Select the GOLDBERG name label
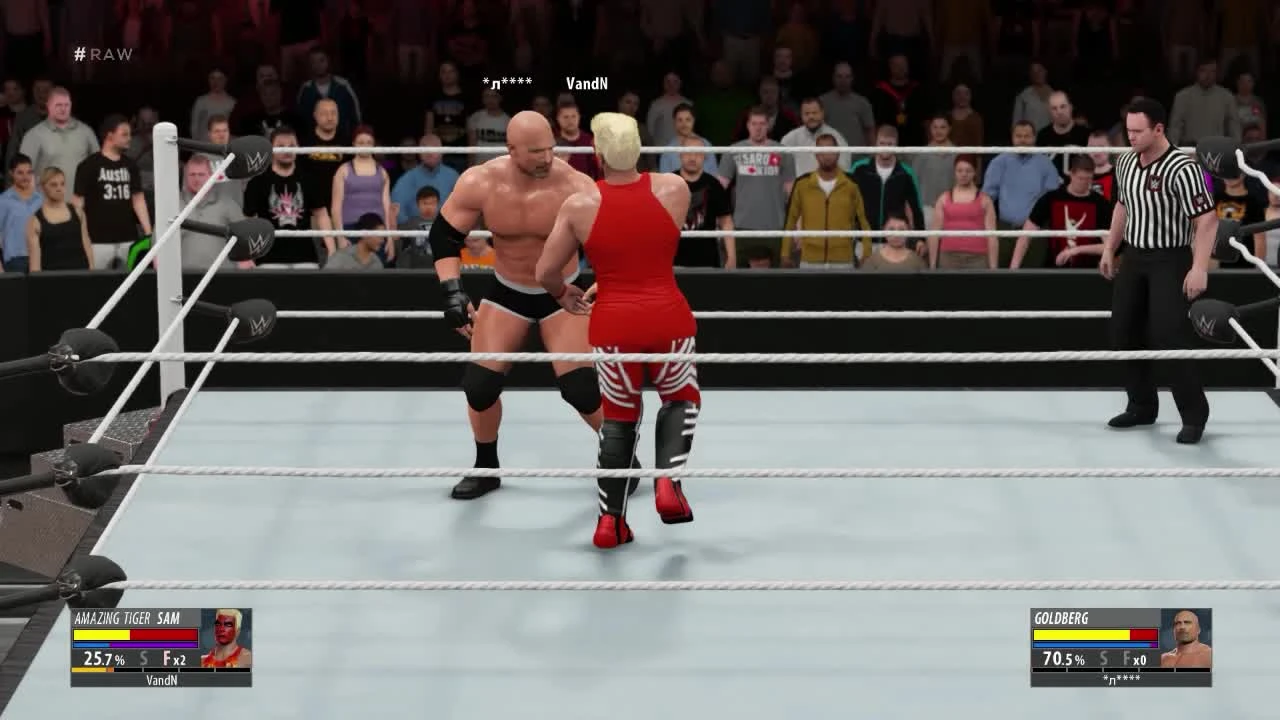The width and height of the screenshot is (1280, 720). pos(1061,617)
